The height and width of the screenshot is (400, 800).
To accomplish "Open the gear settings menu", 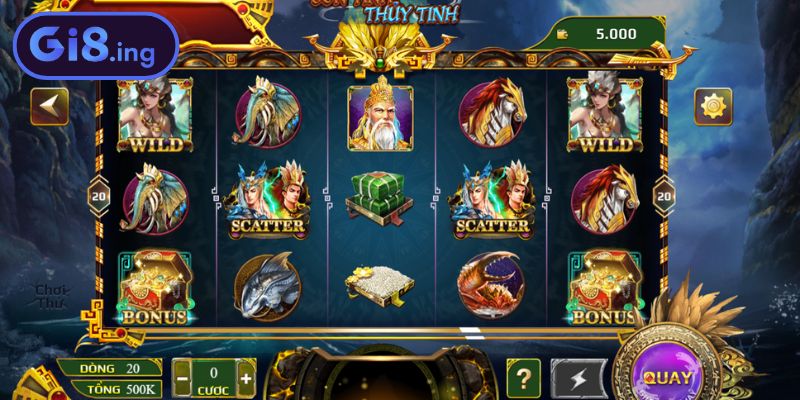I will pyautogui.click(x=713, y=106).
